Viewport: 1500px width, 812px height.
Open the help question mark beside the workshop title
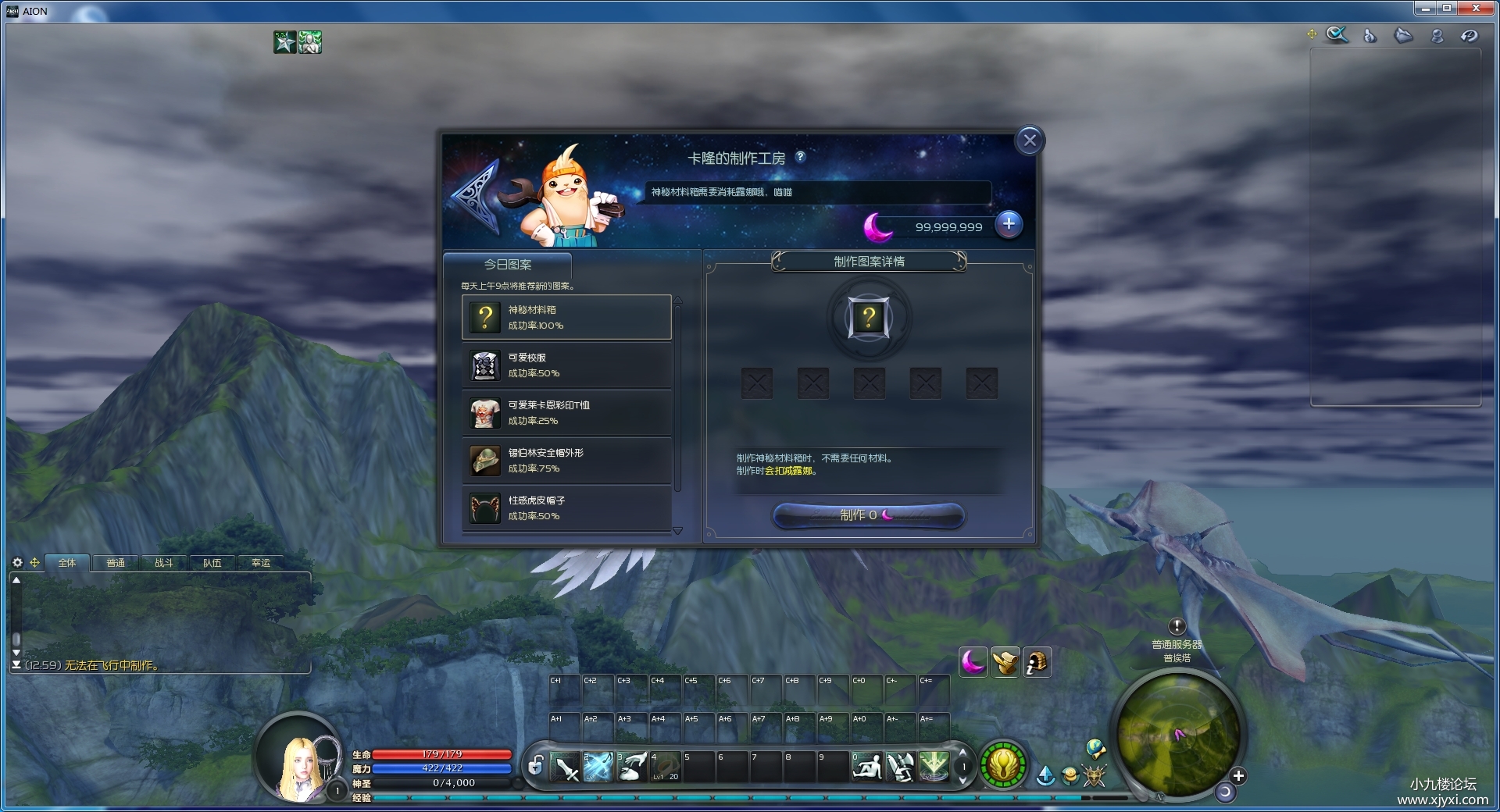click(x=800, y=157)
